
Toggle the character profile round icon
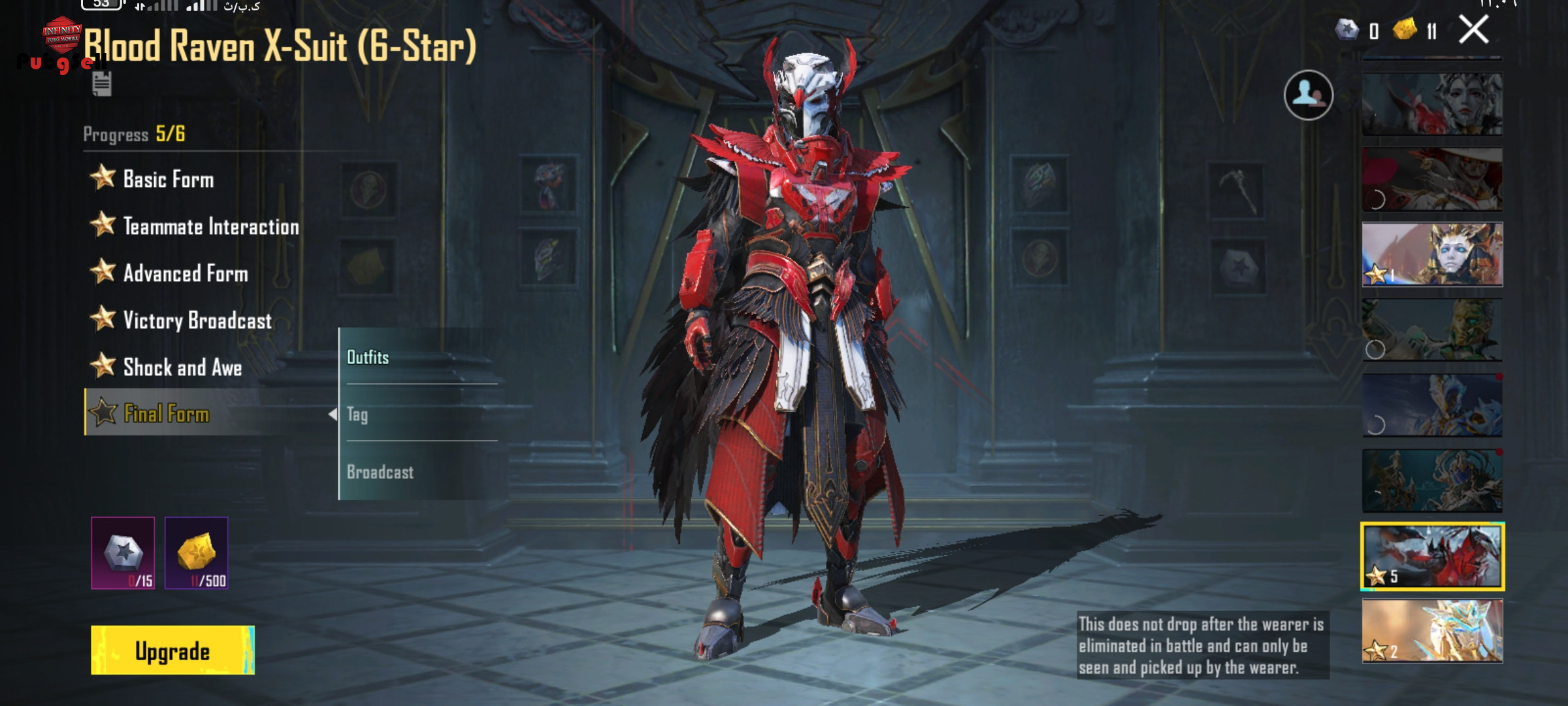[1308, 95]
